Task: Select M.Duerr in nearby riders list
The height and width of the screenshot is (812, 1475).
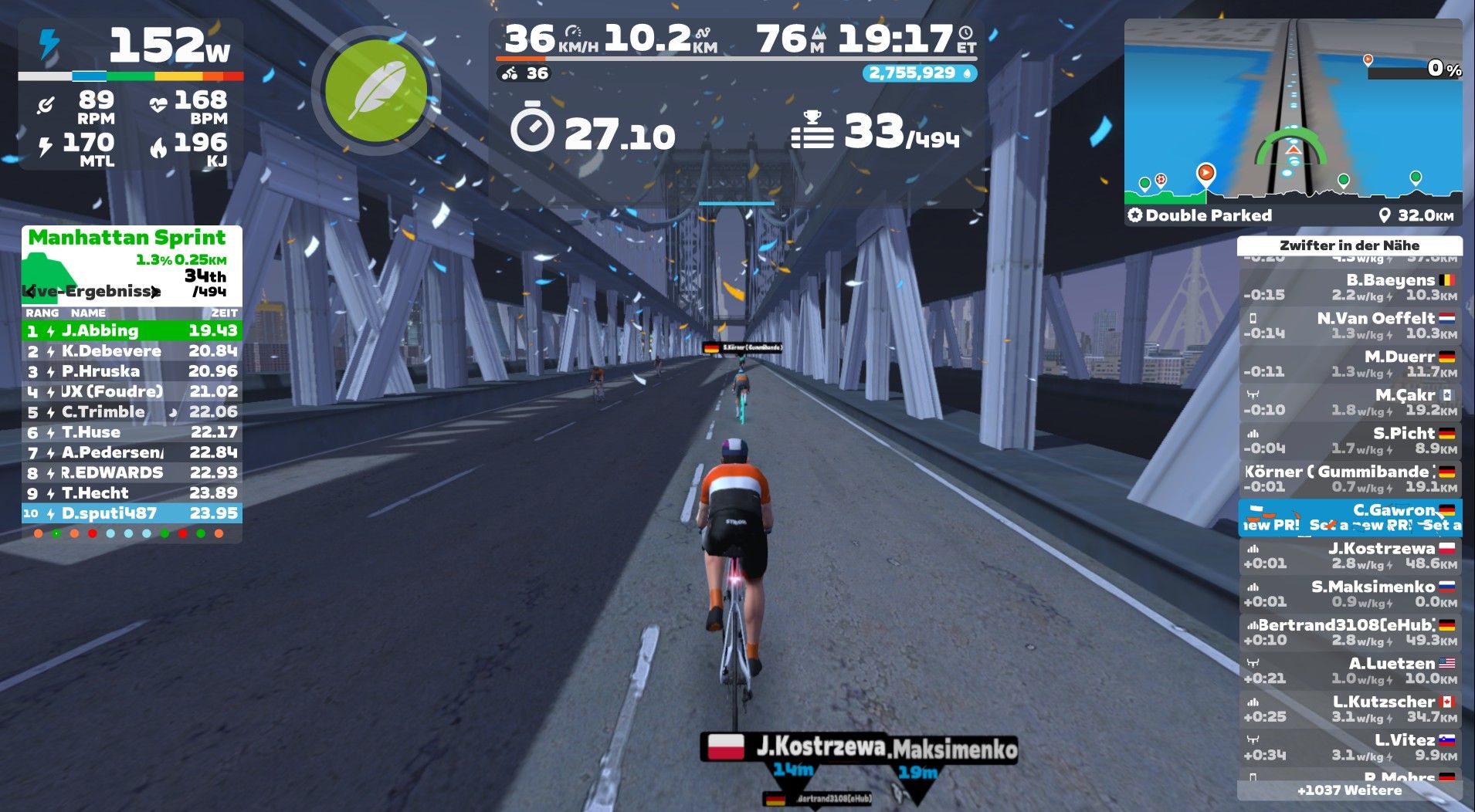Action: pos(1349,364)
